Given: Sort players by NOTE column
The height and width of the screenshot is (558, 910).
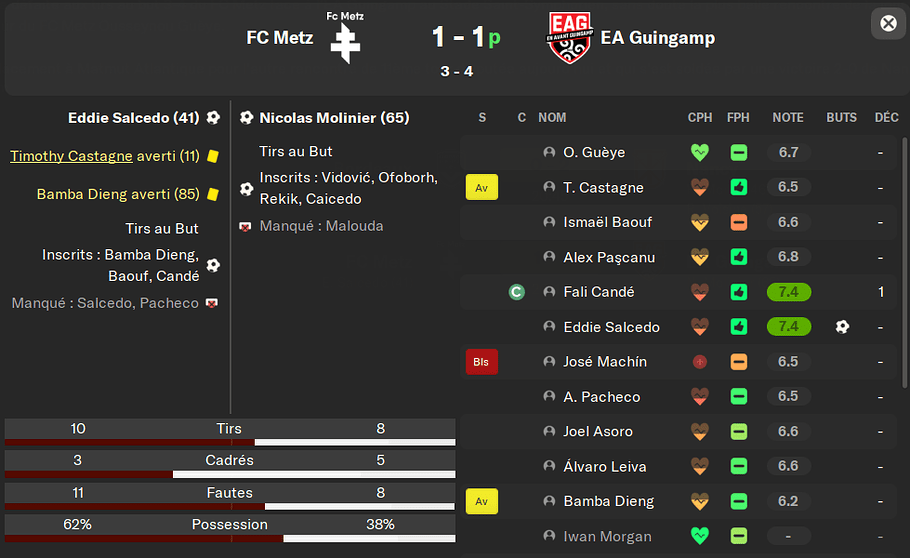Looking at the screenshot, I should (788, 117).
